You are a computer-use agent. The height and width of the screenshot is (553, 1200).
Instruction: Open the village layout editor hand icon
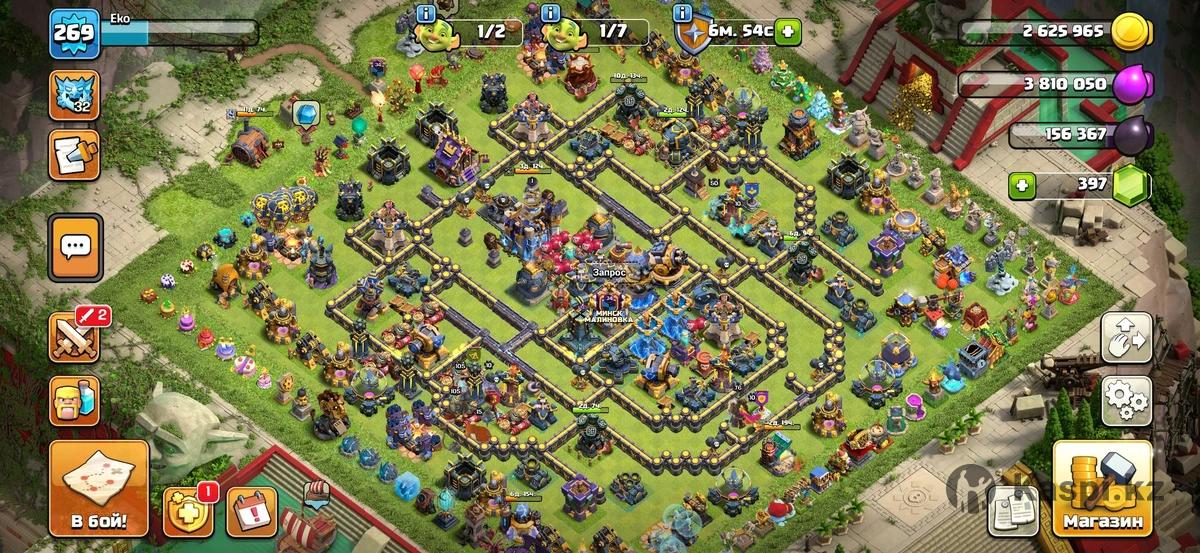[x=1126, y=338]
